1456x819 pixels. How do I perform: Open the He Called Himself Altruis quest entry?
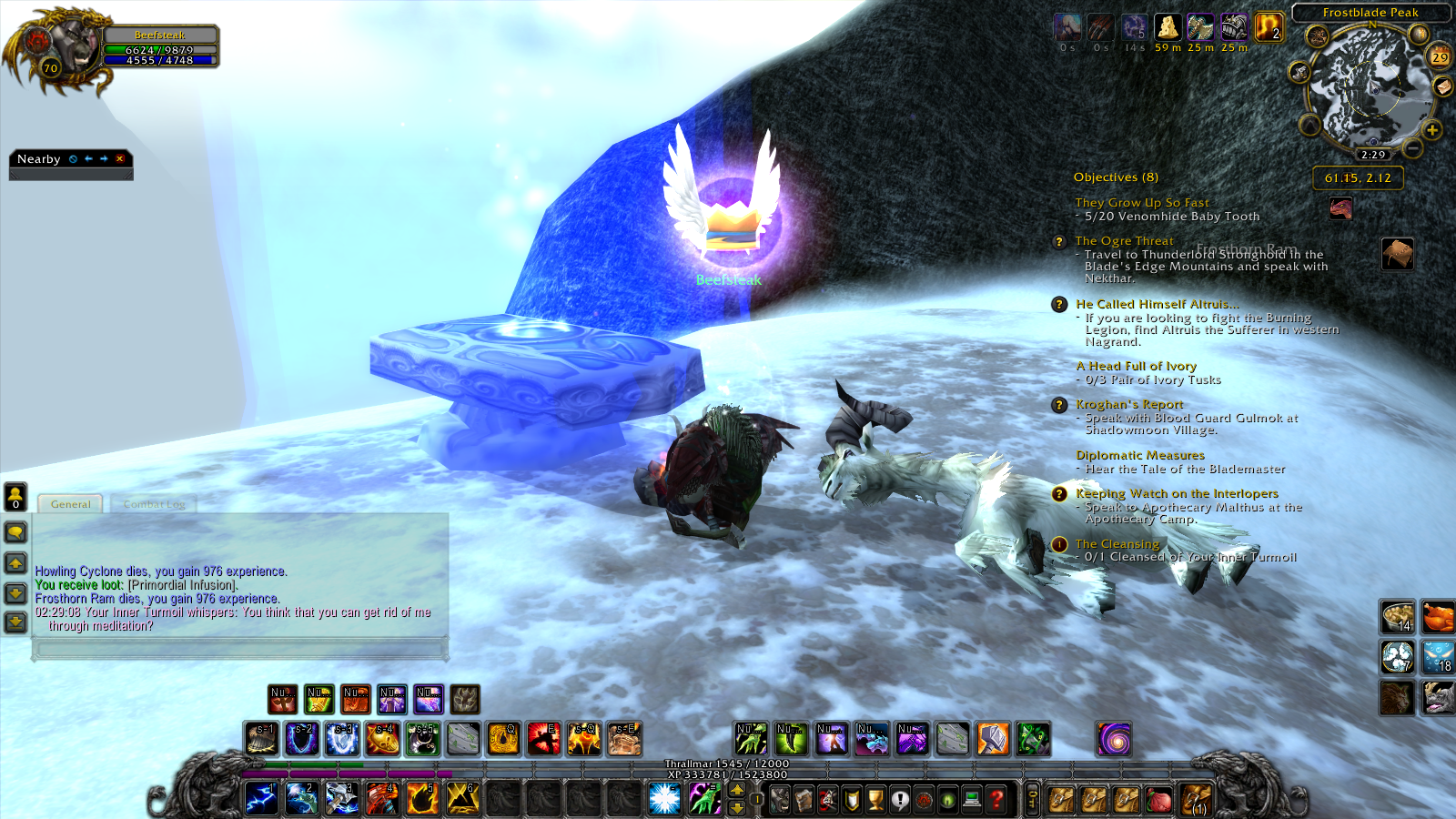pos(1156,304)
